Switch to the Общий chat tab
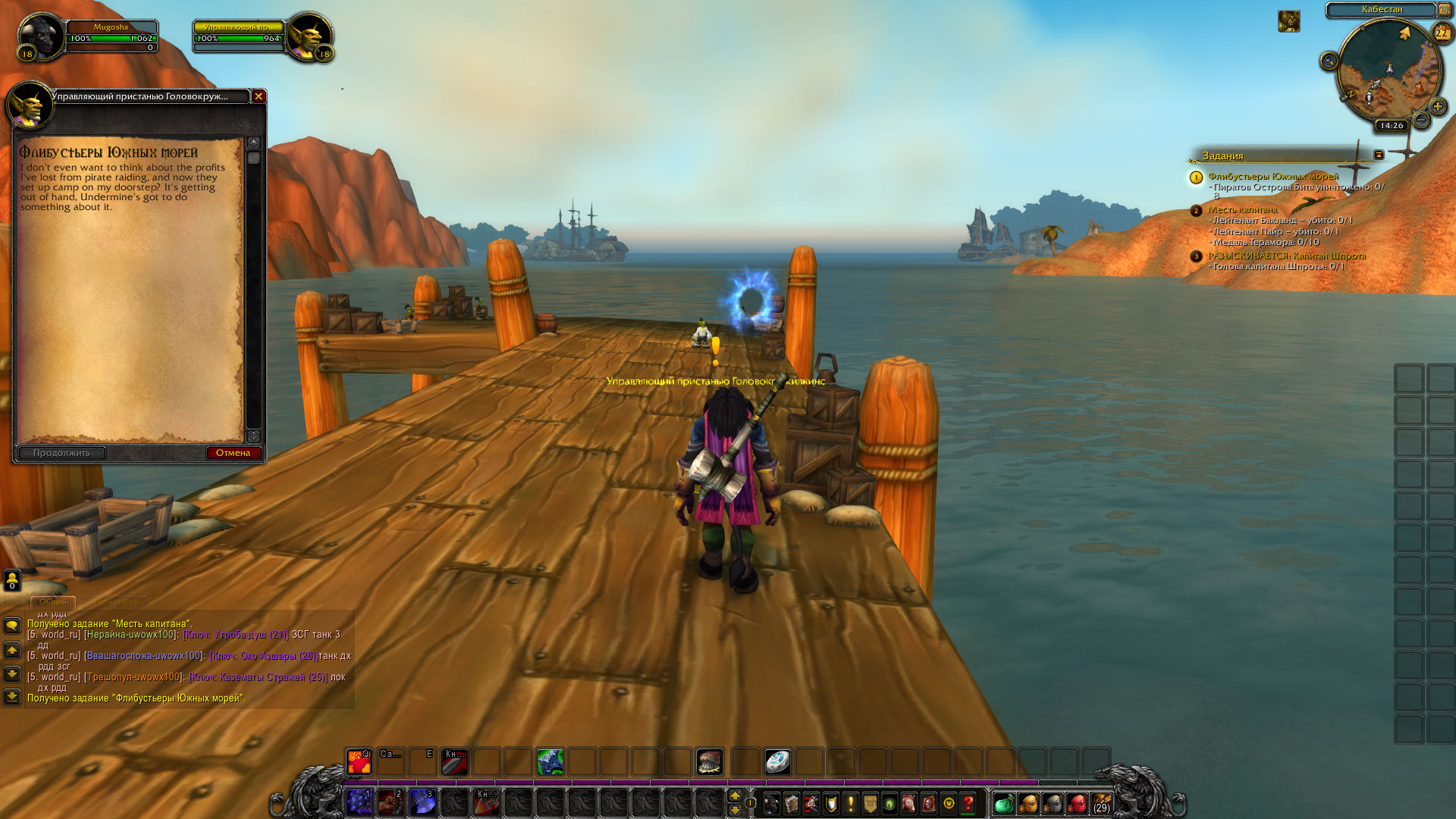This screenshot has height=819, width=1456. (52, 602)
